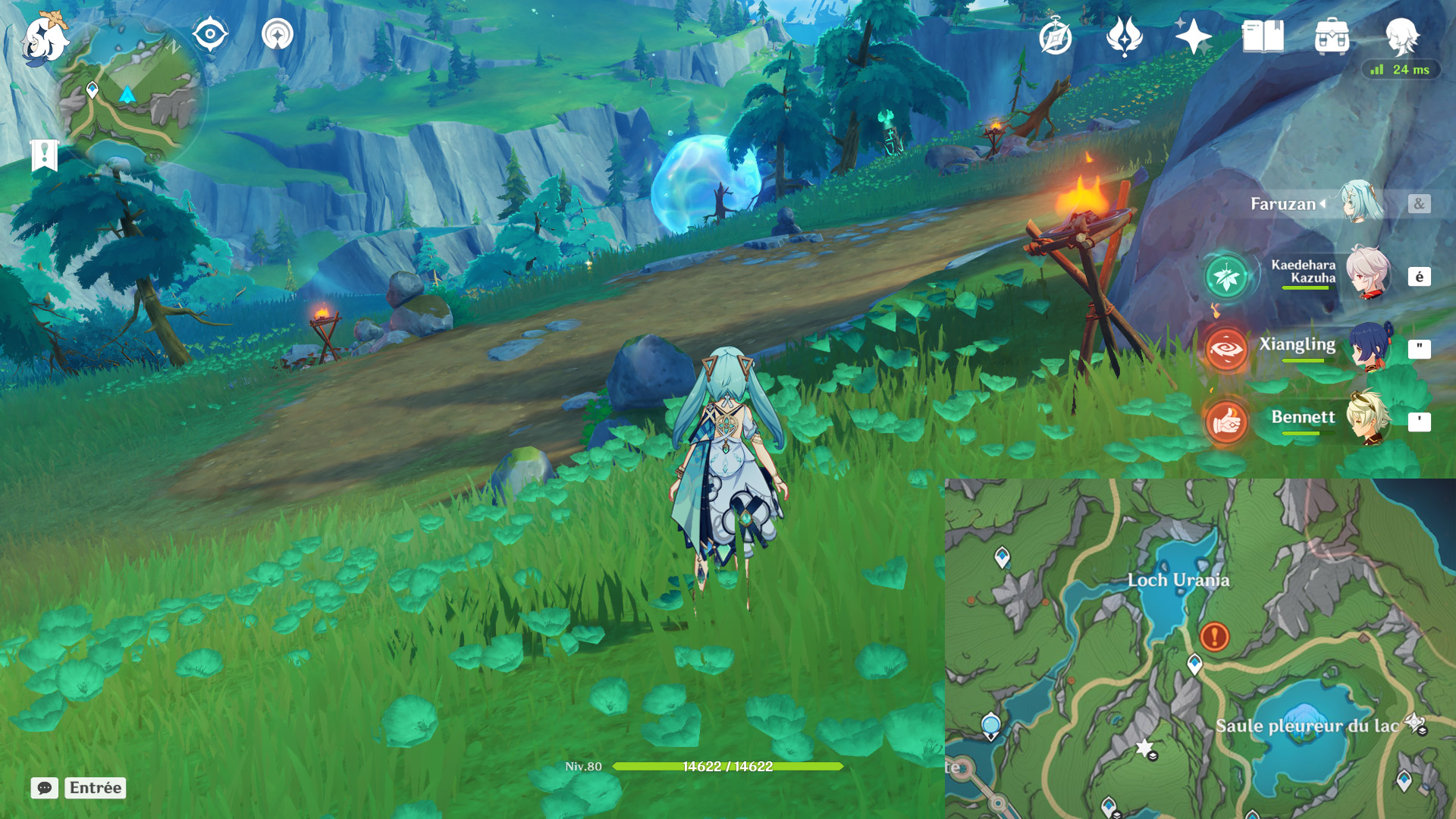
Task: Open the quest exclamation bookmark
Action: coord(45,155)
